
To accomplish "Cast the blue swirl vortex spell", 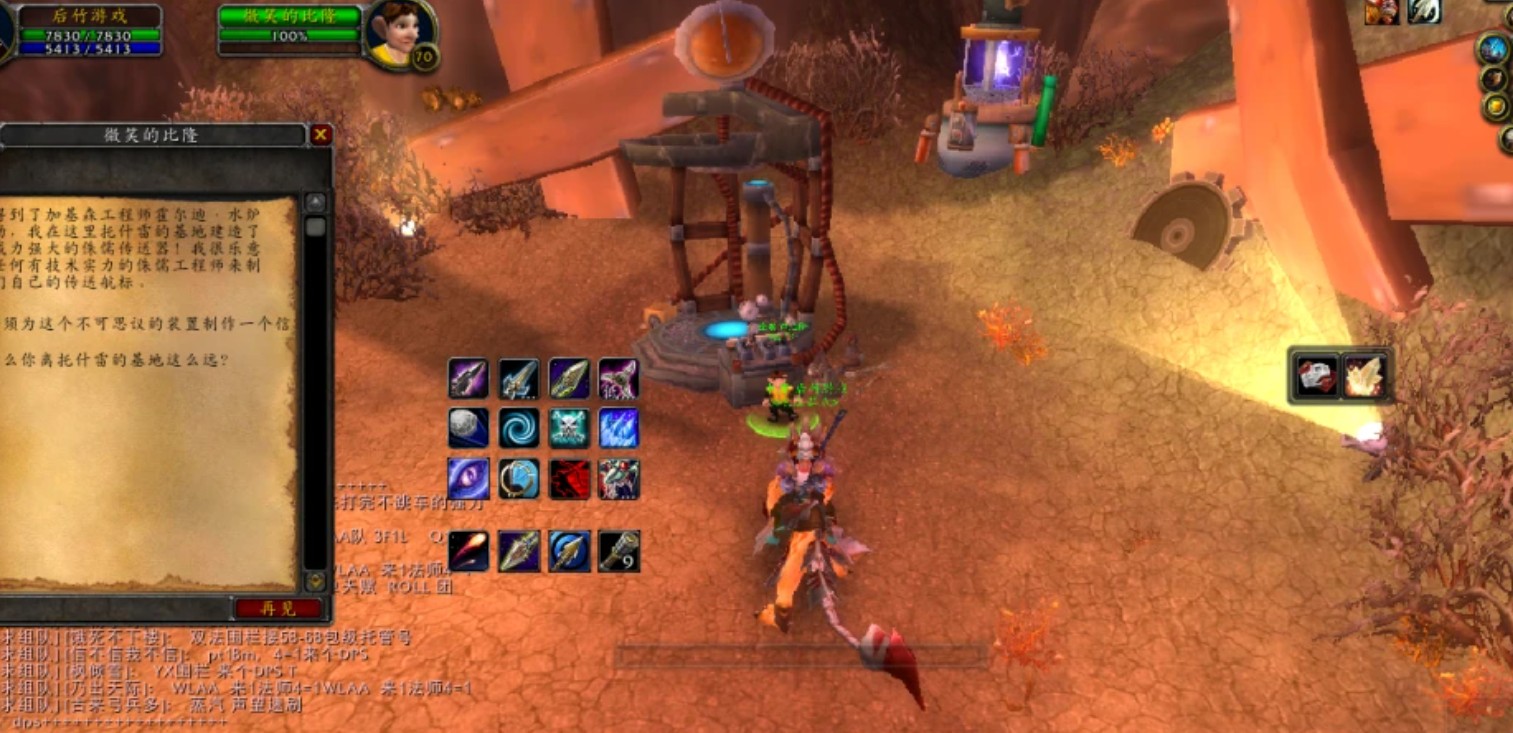I will click(x=519, y=428).
